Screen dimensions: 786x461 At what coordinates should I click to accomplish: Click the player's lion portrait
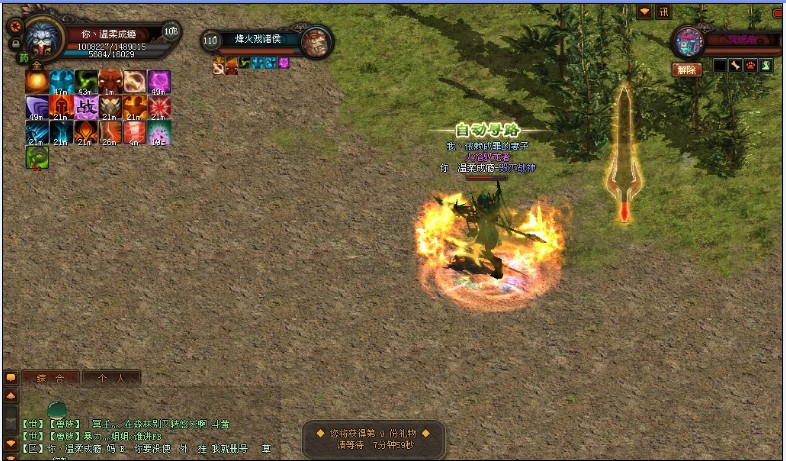point(43,40)
